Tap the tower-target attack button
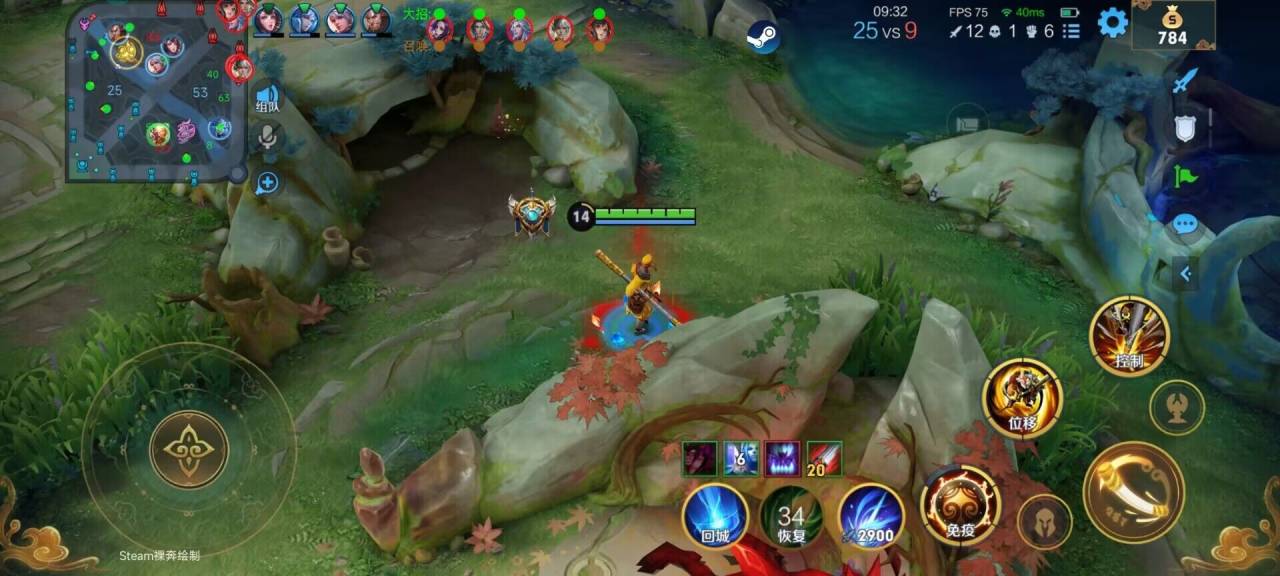The height and width of the screenshot is (576, 1280). [1176, 406]
